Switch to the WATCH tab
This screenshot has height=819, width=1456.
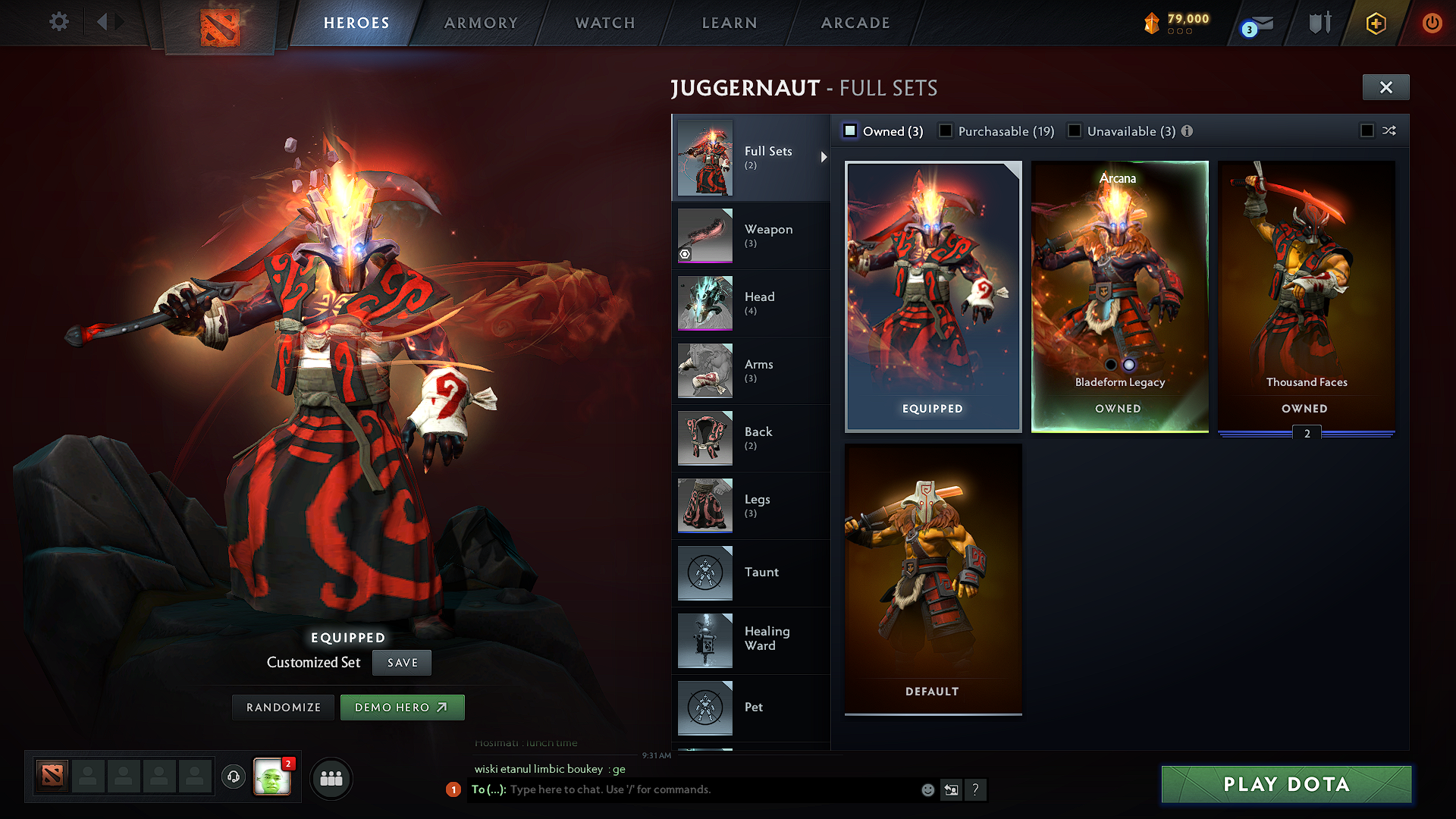(604, 23)
